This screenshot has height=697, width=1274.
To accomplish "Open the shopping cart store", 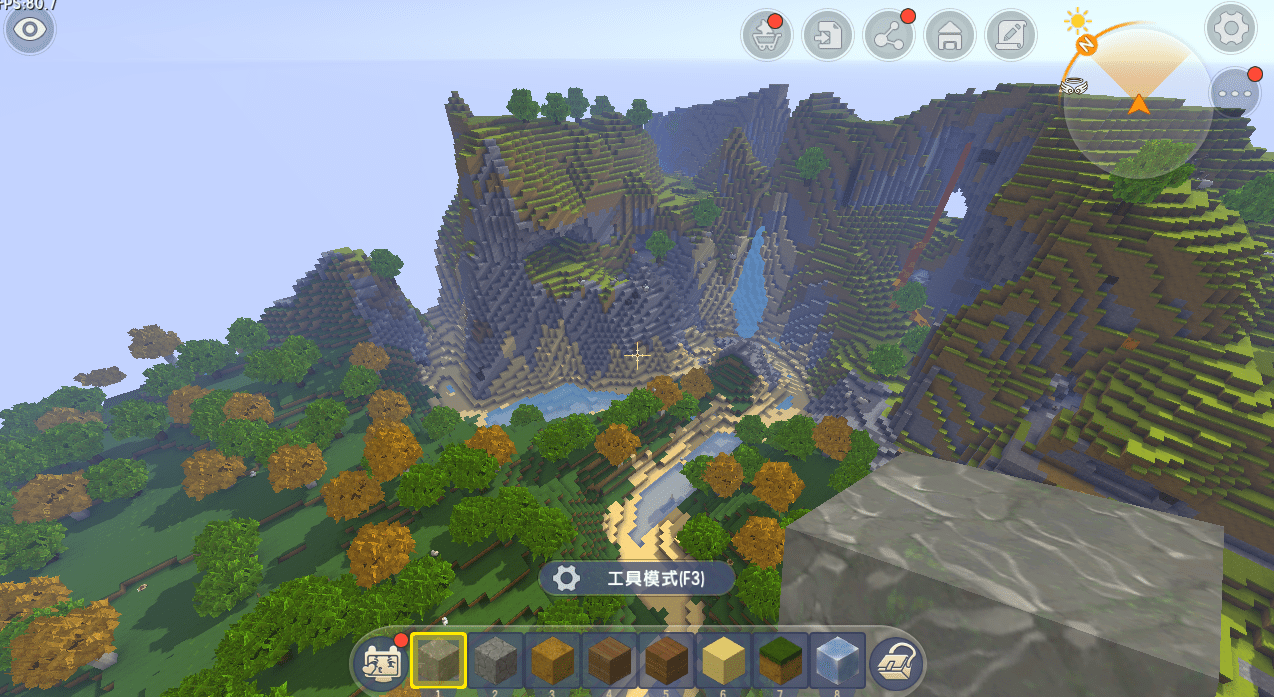I will [x=766, y=38].
